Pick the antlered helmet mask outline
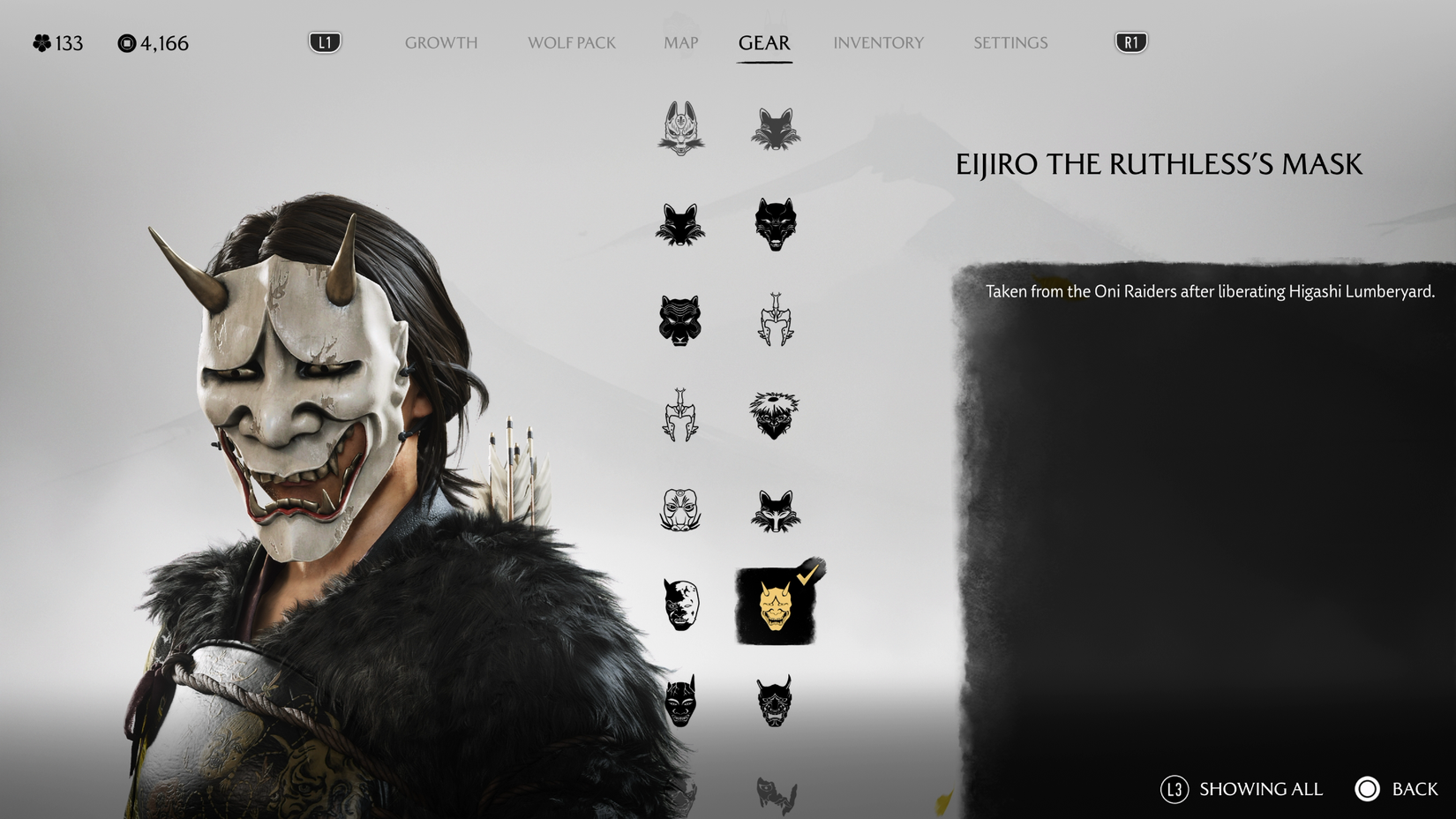 point(777,320)
